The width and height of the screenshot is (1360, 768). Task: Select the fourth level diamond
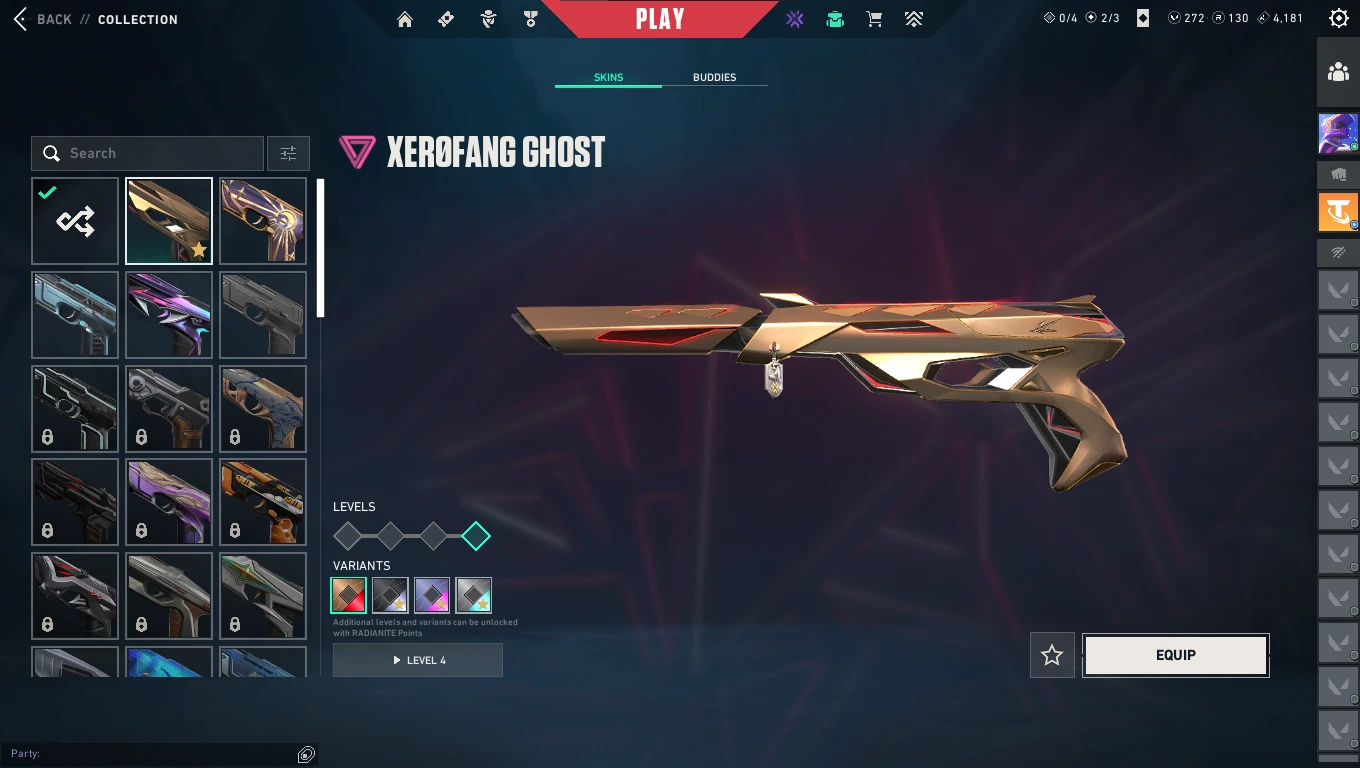tap(476, 536)
